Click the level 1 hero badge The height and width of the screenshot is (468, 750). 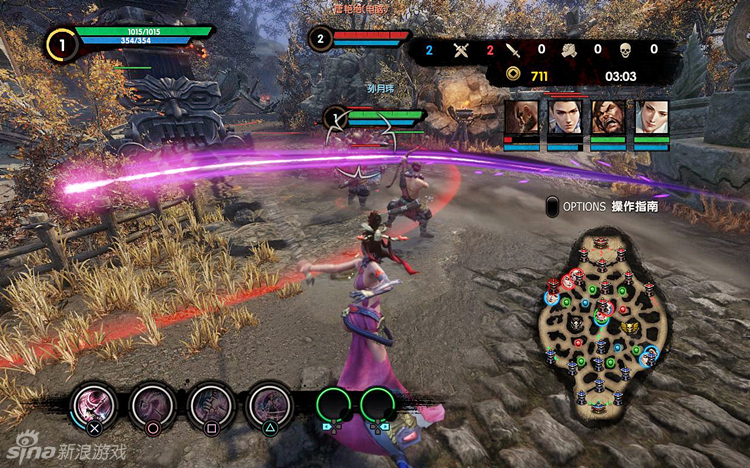tap(61, 44)
